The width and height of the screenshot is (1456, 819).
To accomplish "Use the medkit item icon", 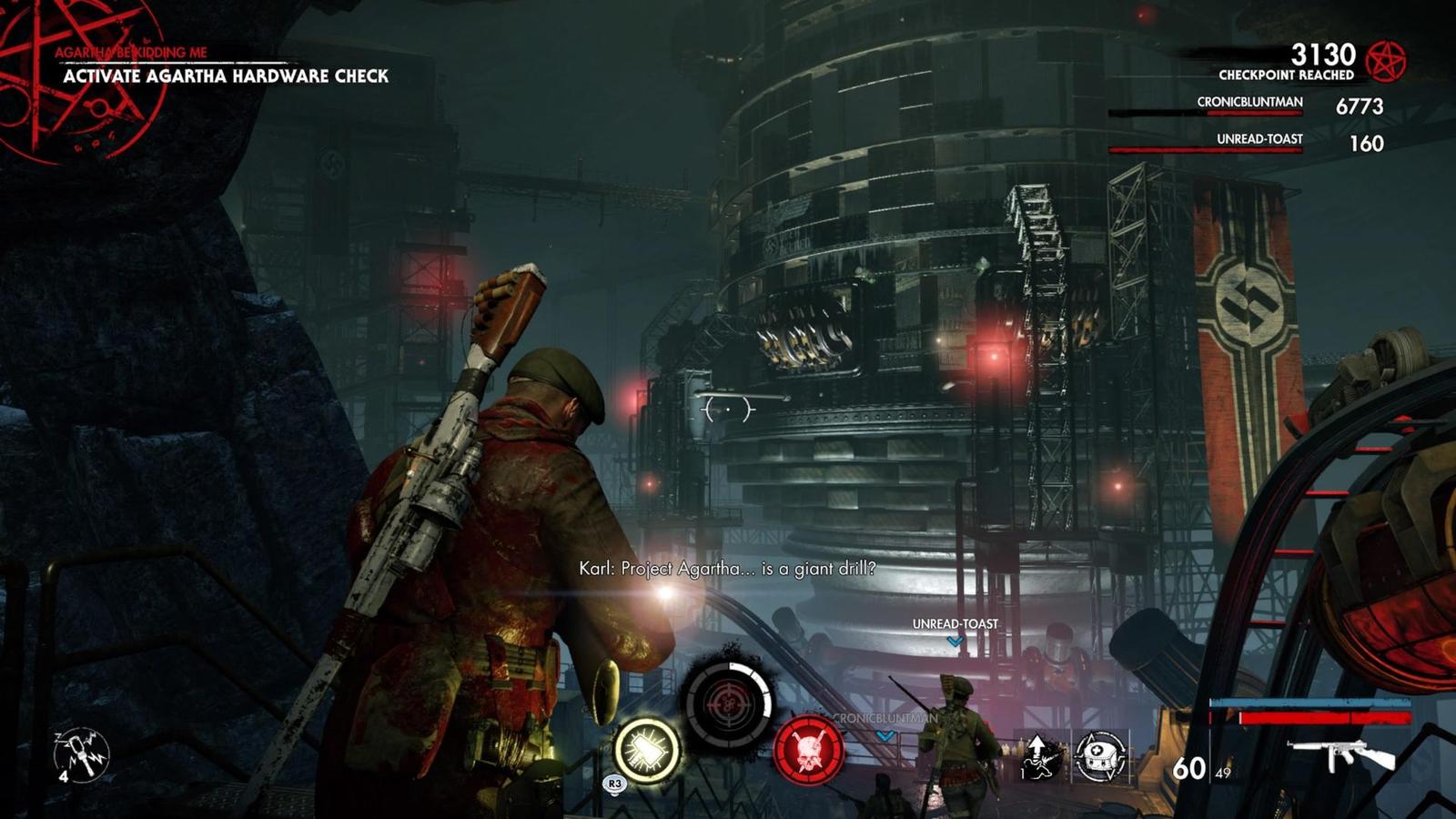I will pyautogui.click(x=1100, y=756).
